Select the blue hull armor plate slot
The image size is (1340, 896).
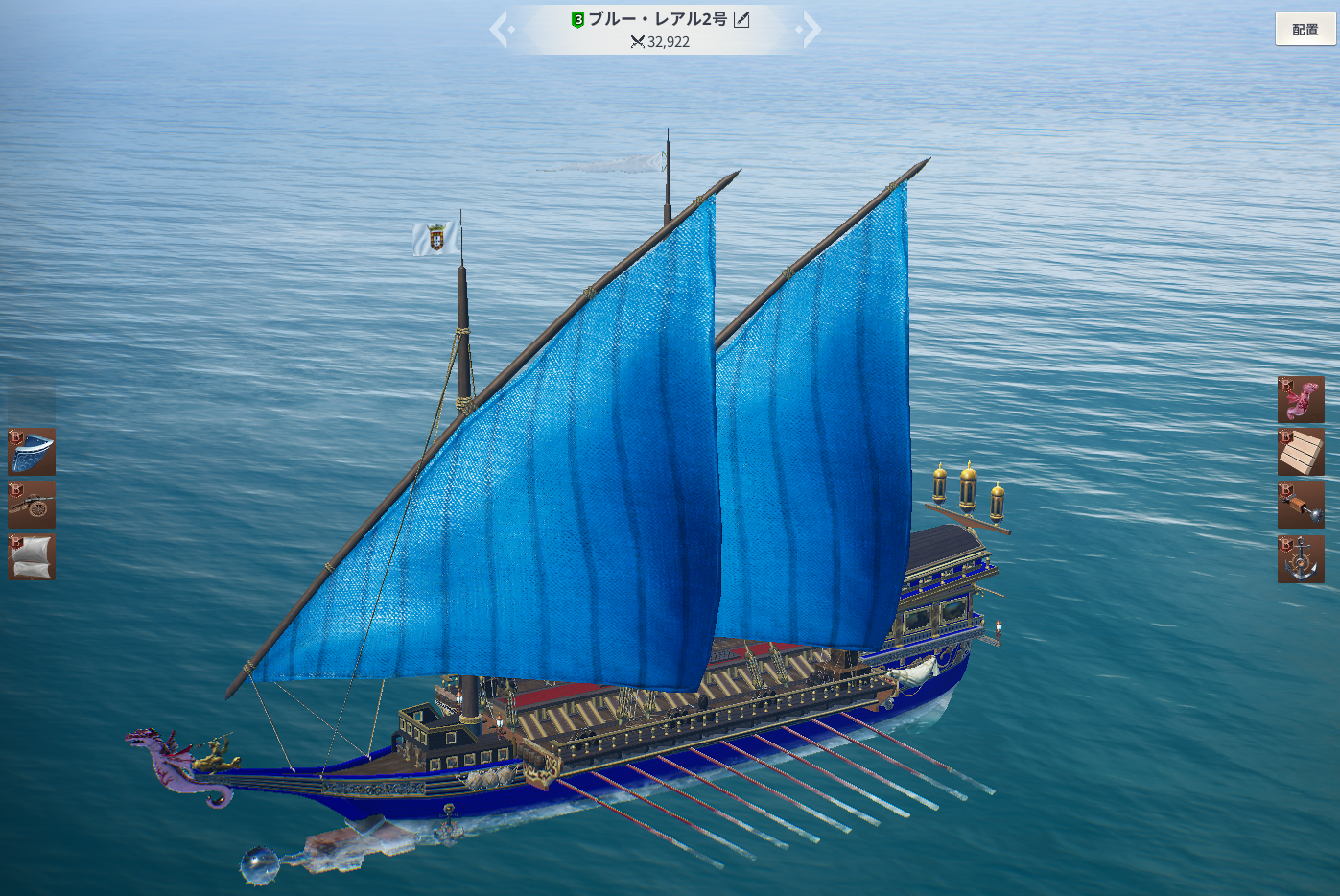32,452
